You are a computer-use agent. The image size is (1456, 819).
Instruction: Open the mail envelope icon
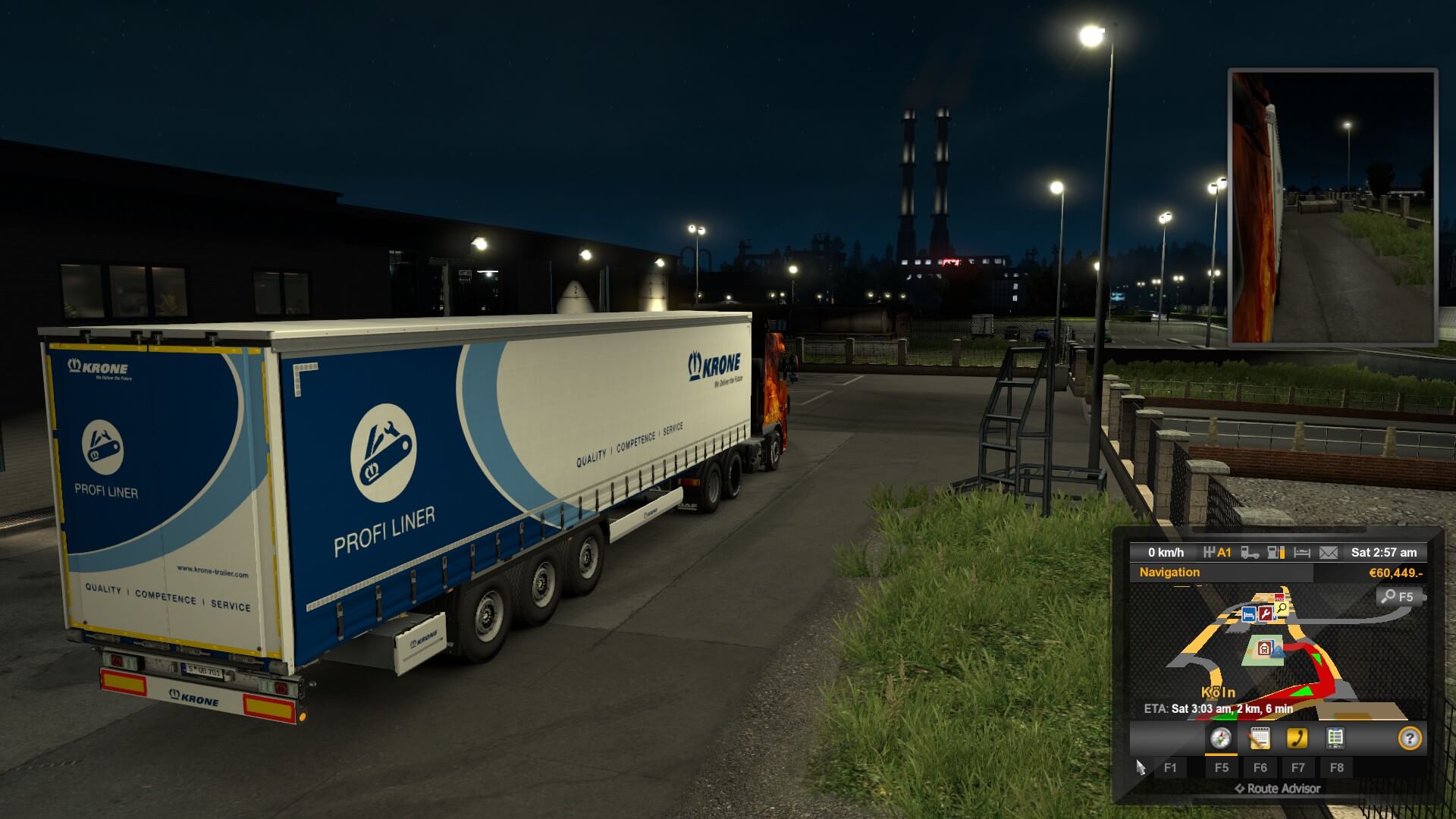point(1328,553)
